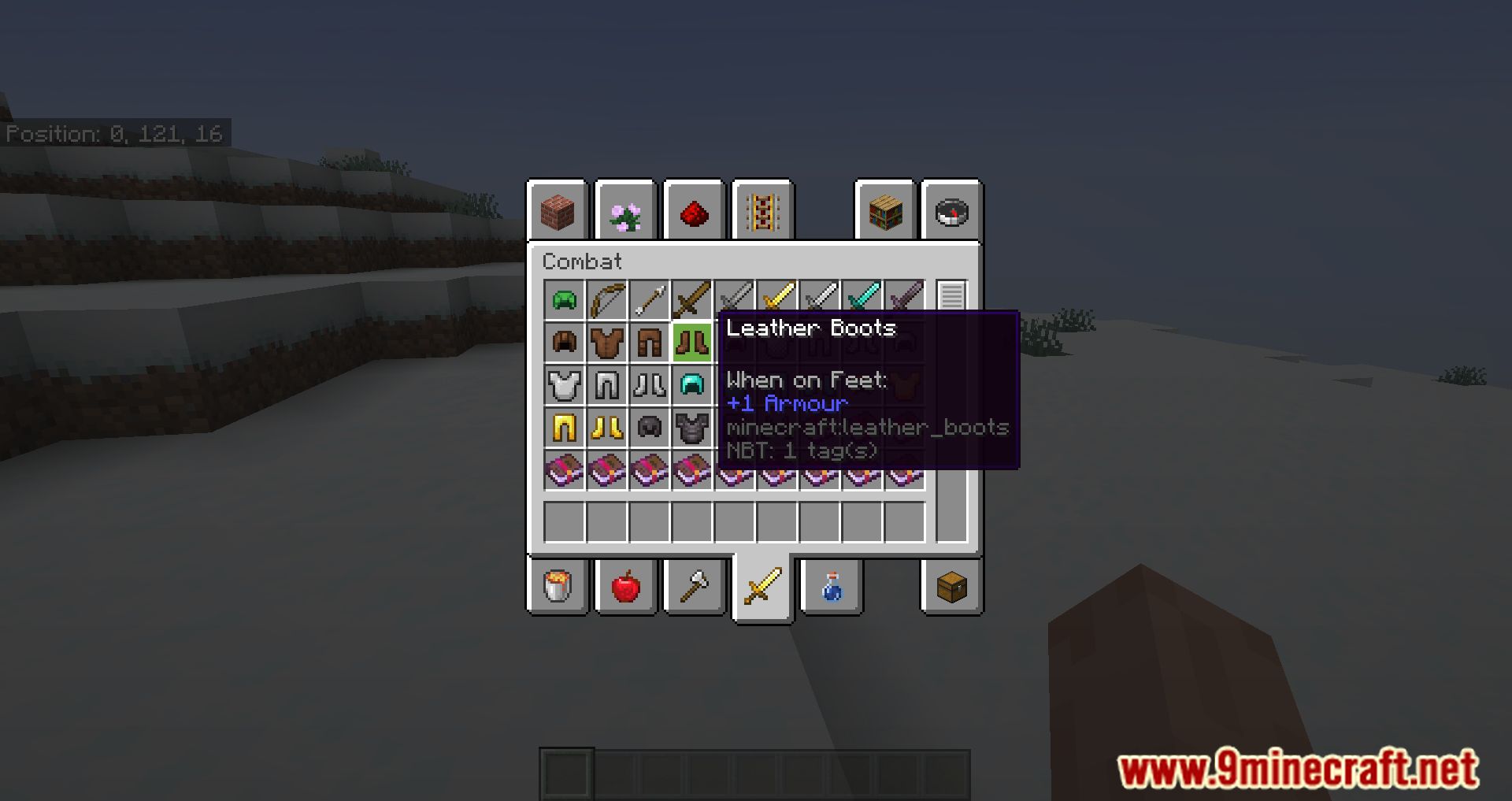Select the turtle helmet
This screenshot has width=1512, height=801.
564,299
